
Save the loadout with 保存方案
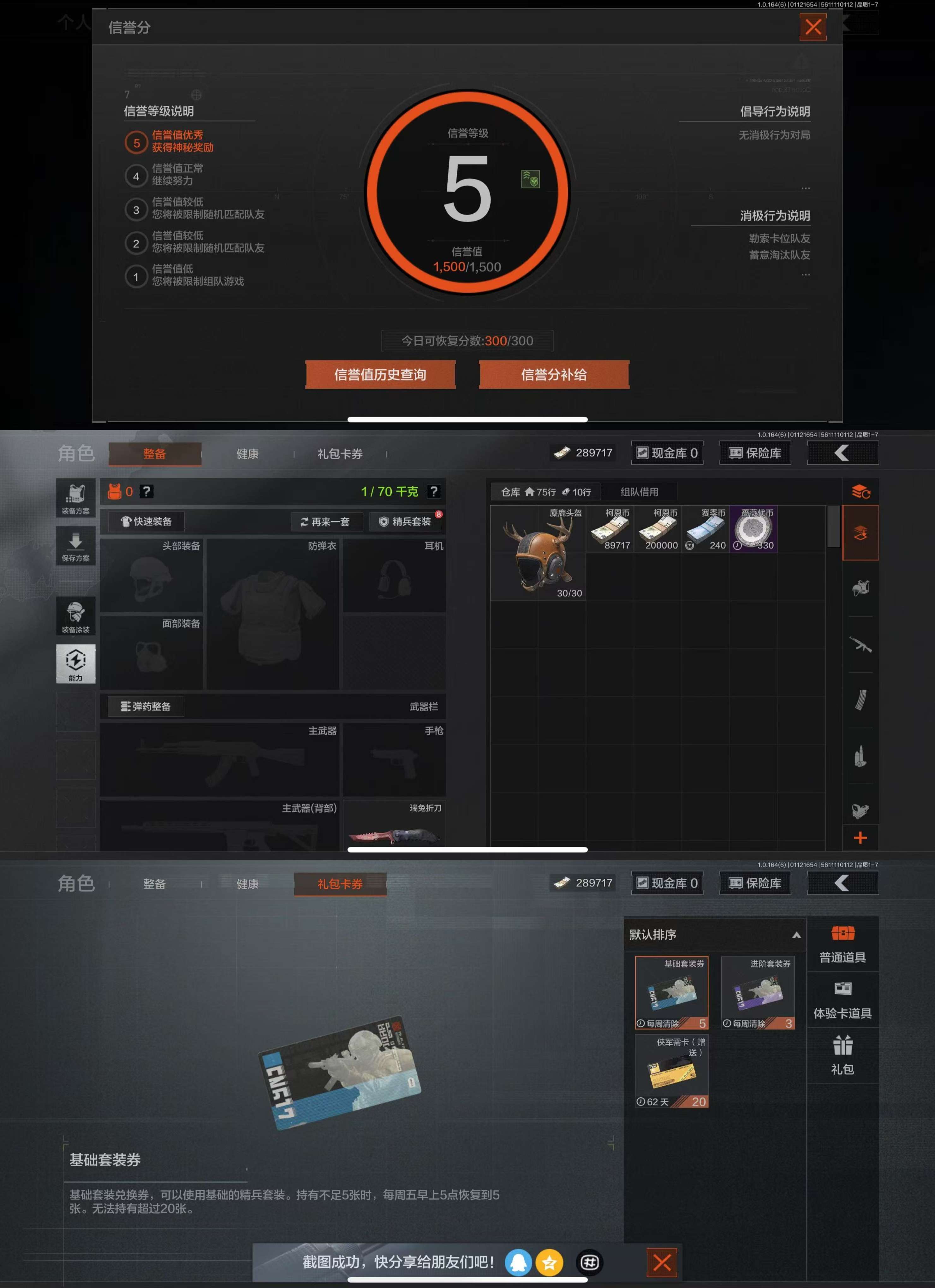tap(75, 546)
